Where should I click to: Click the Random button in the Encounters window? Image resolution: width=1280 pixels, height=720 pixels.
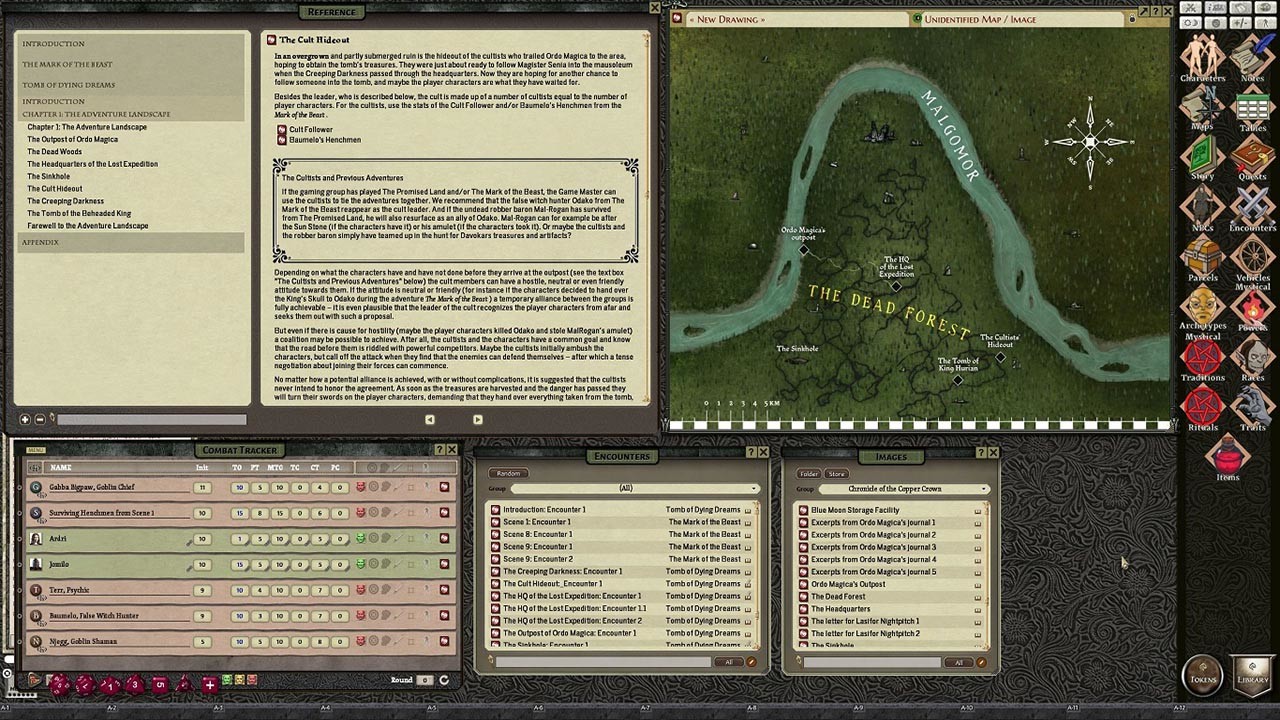pos(509,473)
